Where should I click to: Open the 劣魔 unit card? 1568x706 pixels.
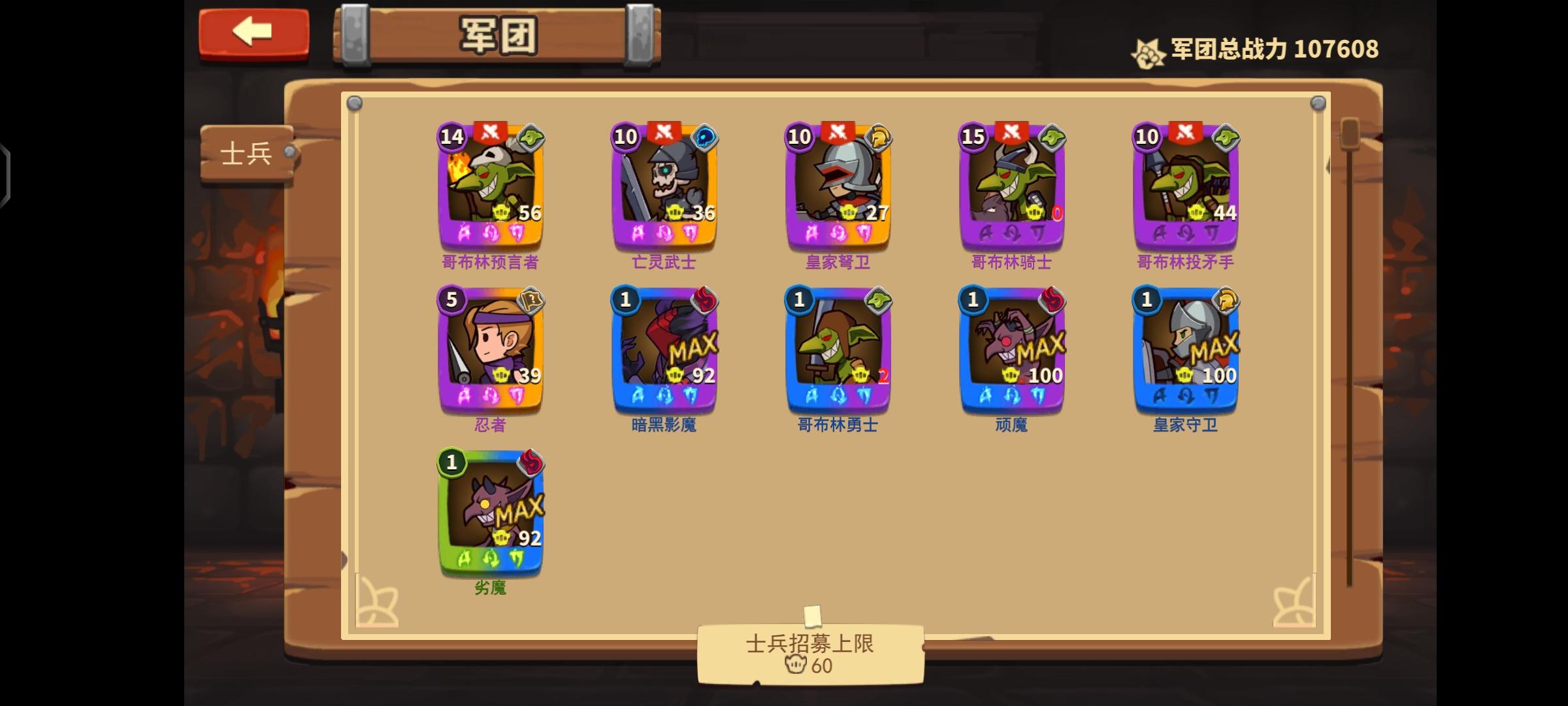tap(491, 520)
